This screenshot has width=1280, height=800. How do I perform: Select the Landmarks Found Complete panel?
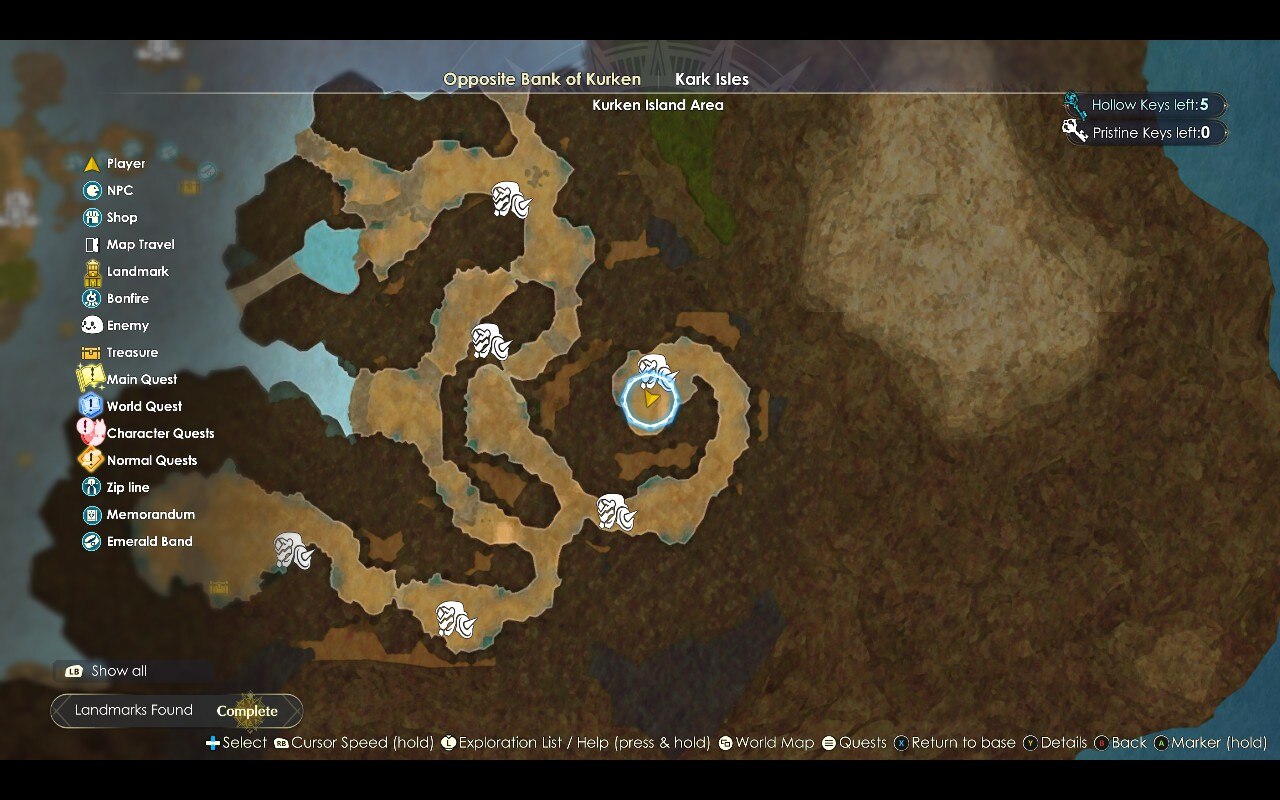(x=177, y=711)
